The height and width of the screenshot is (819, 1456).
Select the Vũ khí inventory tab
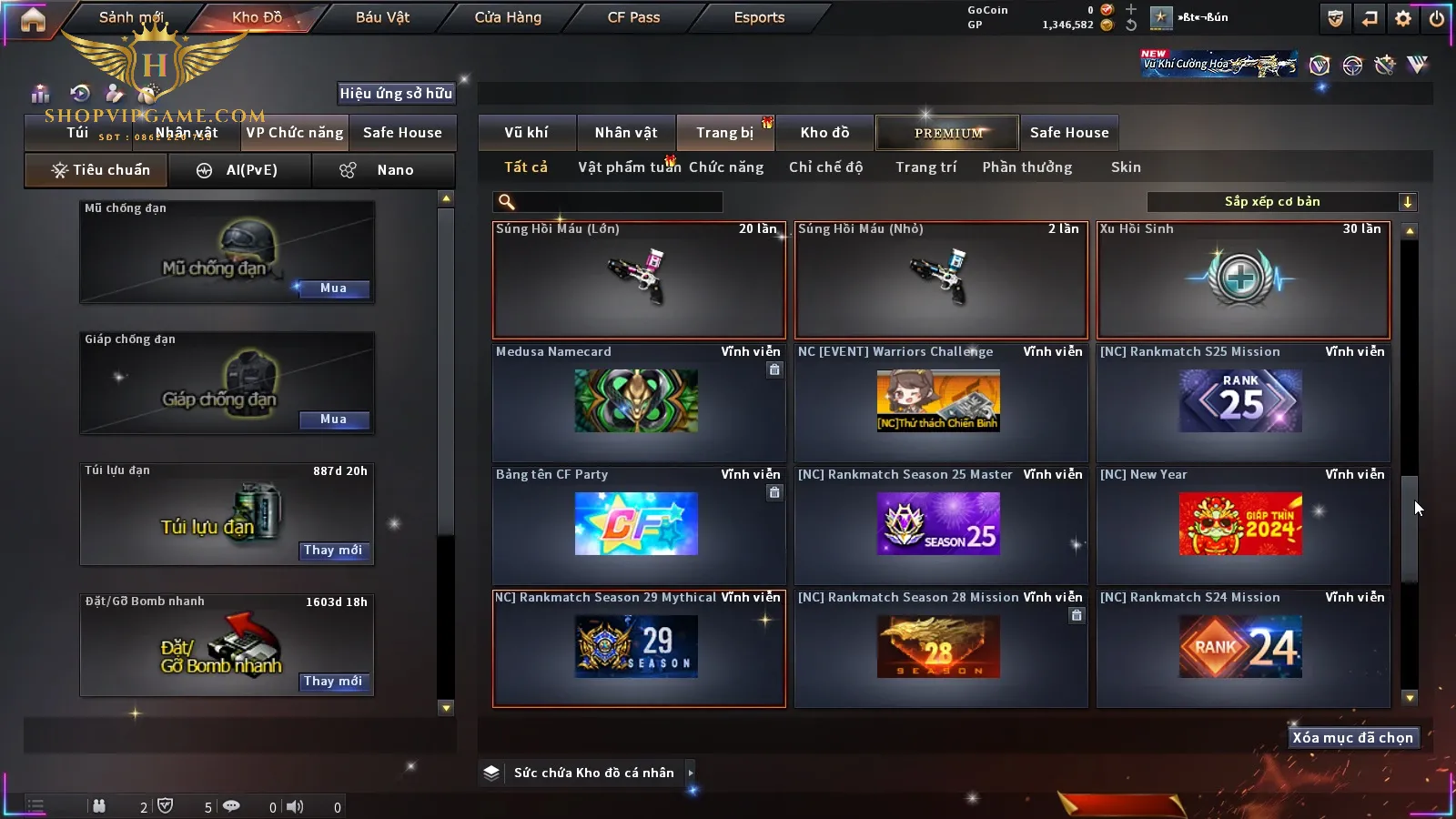click(x=526, y=133)
